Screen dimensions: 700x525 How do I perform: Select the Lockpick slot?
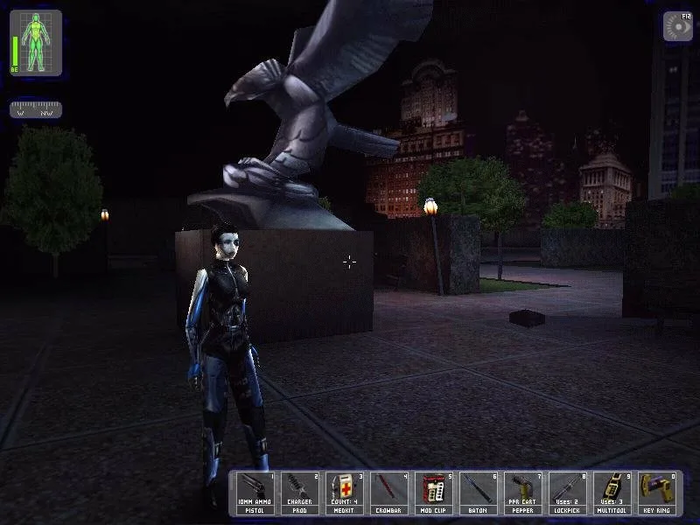[x=569, y=493]
